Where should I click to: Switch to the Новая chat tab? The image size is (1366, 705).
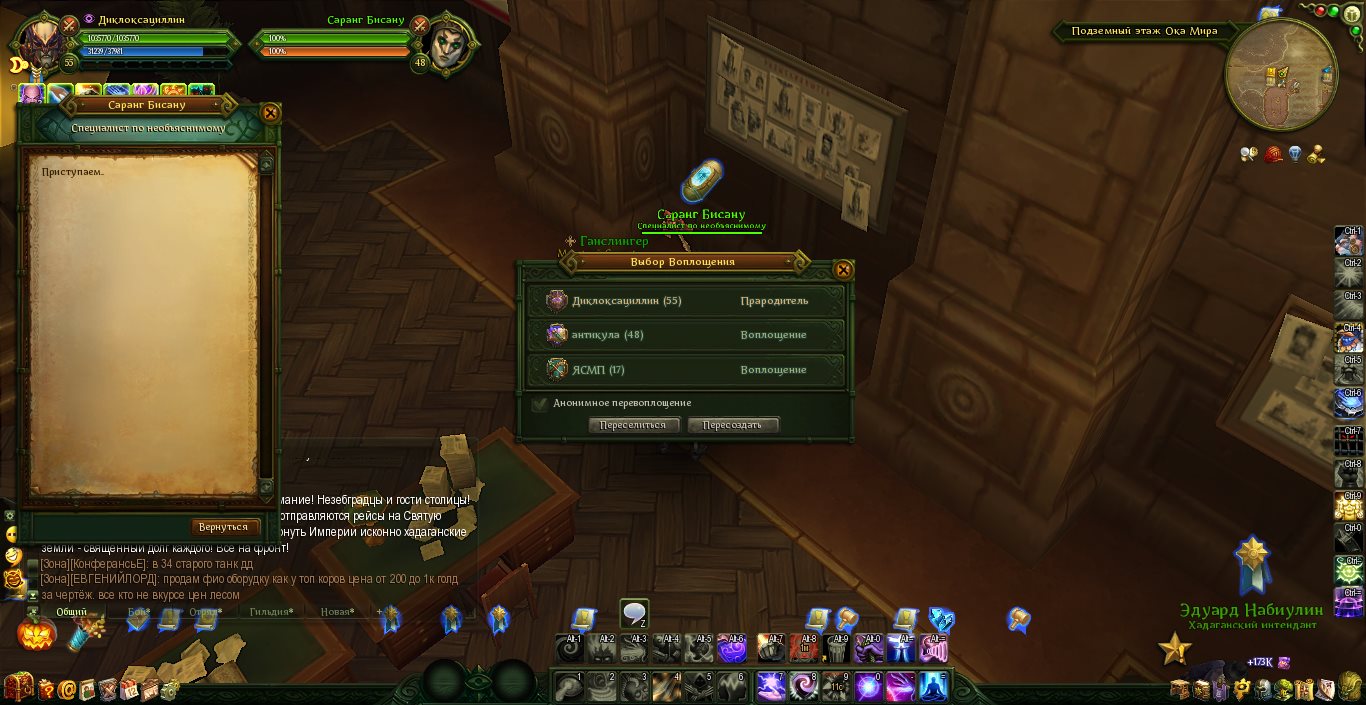pos(337,612)
